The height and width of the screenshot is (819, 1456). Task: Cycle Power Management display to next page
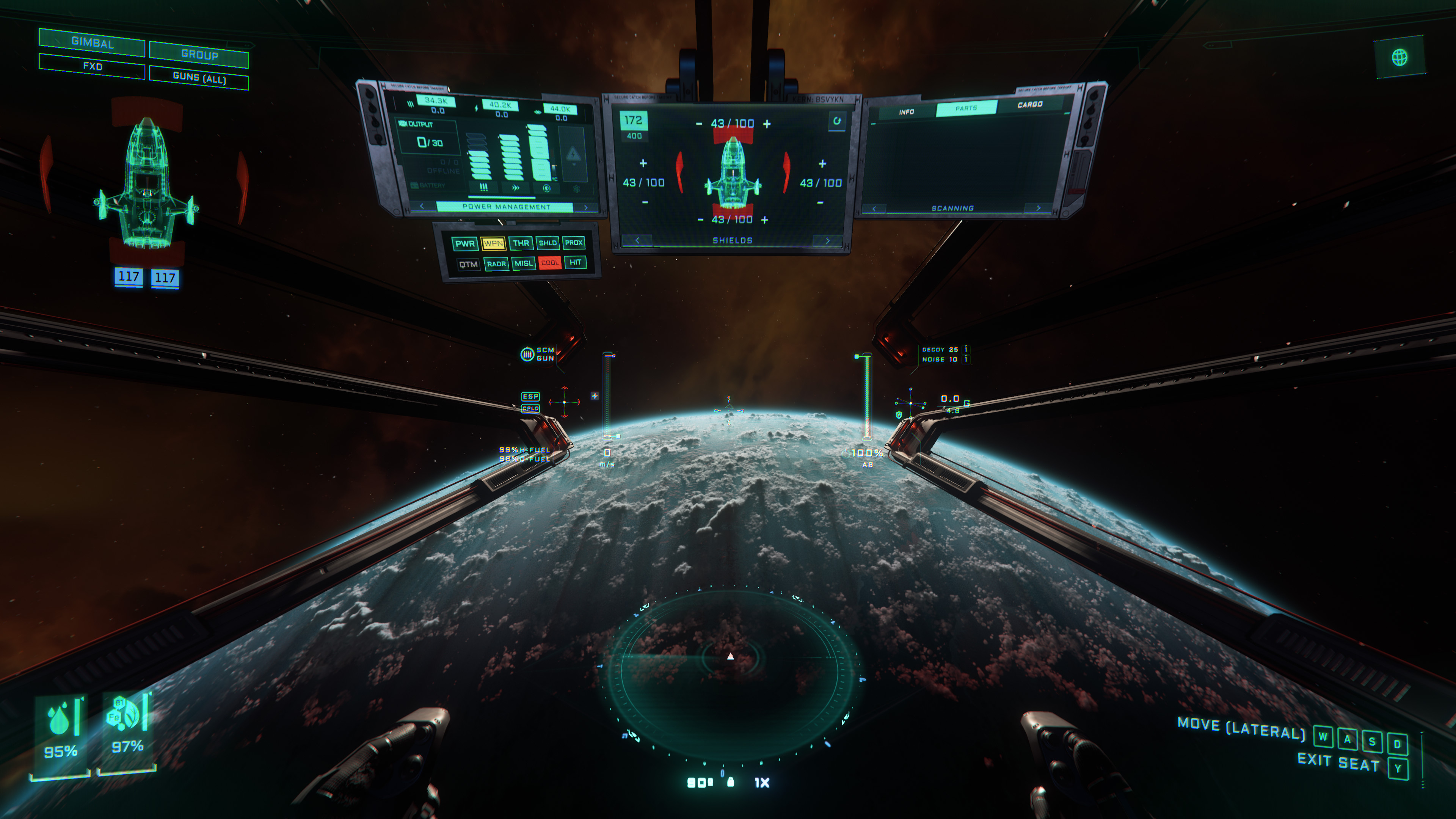click(x=585, y=207)
